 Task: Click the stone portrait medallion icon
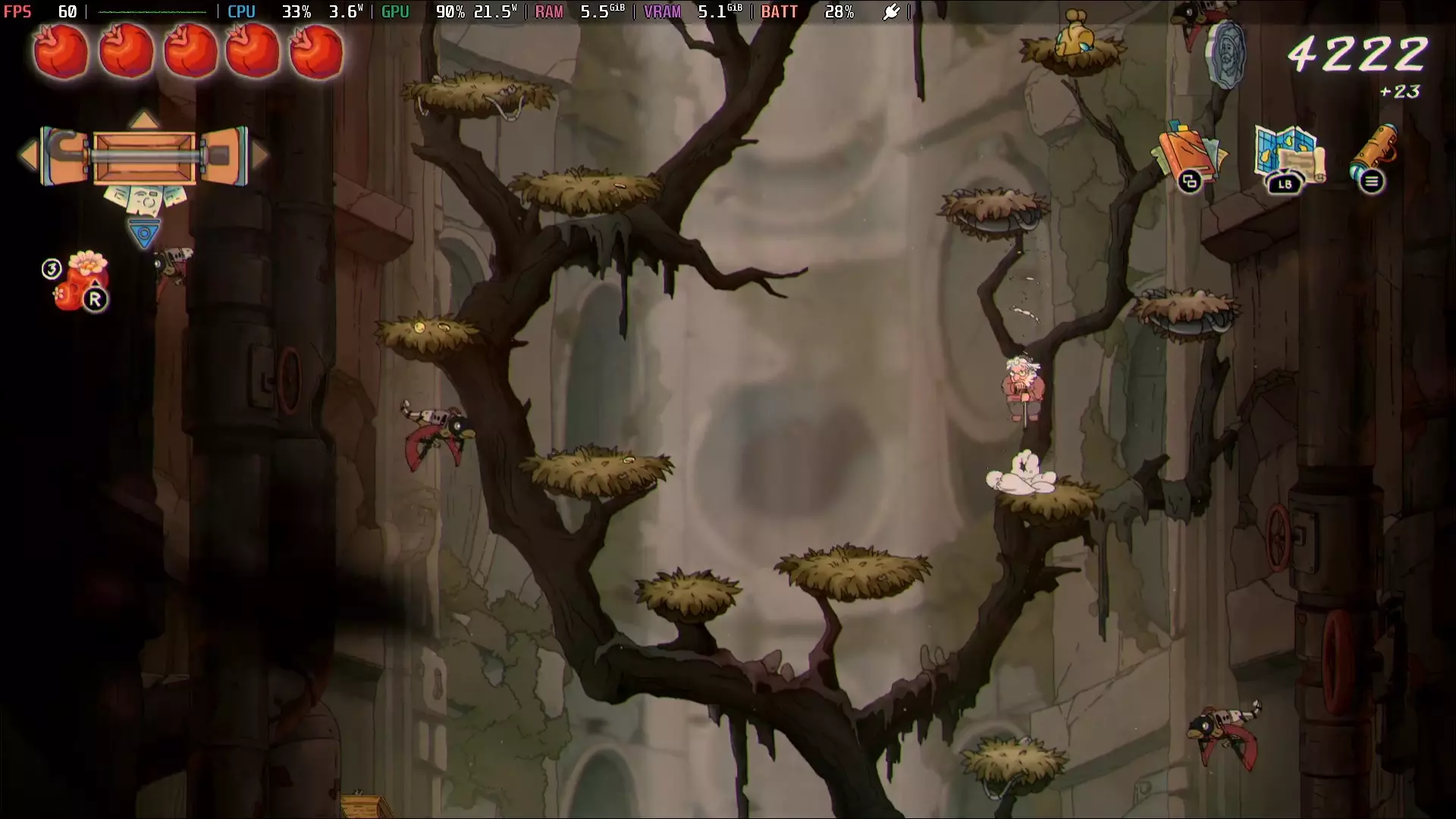pyautogui.click(x=1225, y=55)
